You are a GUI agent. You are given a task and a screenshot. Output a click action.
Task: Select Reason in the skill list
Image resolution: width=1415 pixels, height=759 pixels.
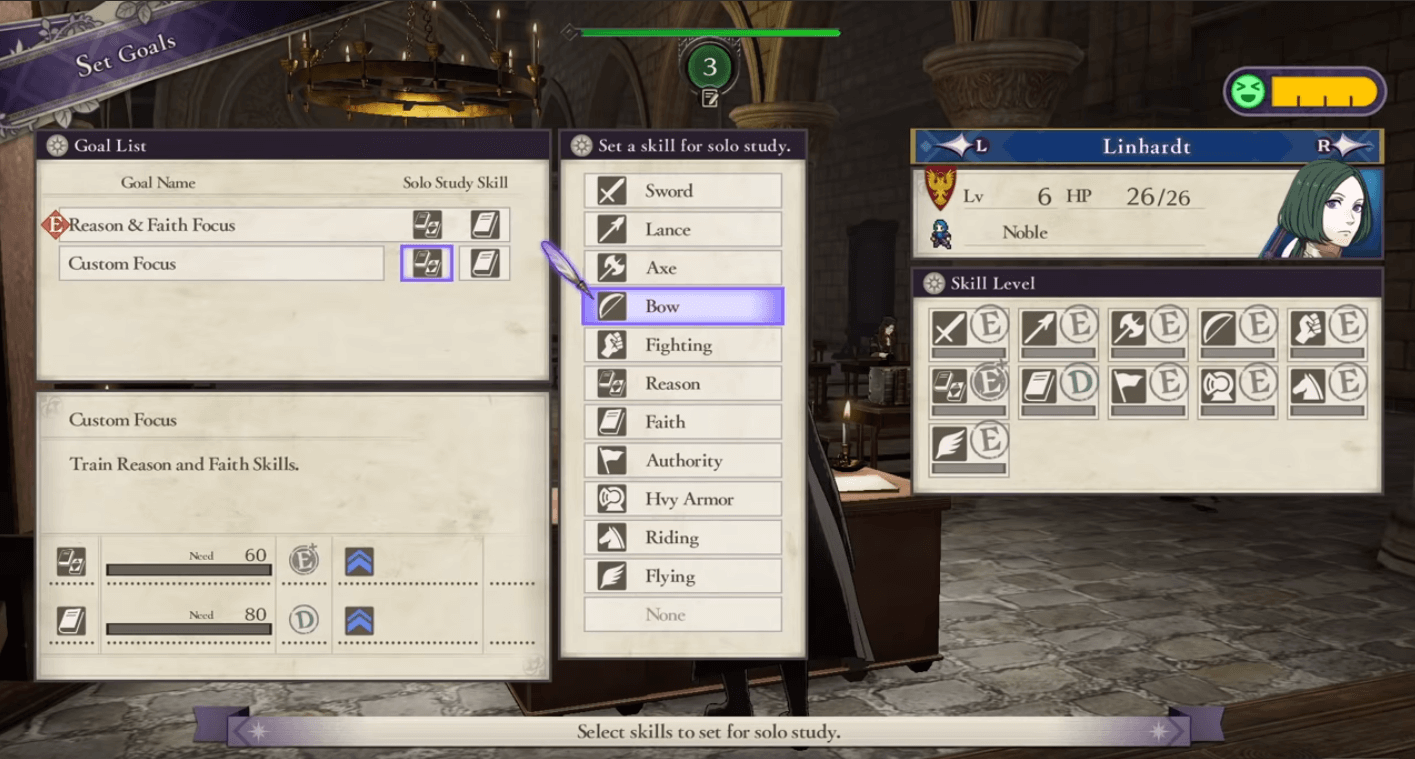pyautogui.click(x=682, y=384)
